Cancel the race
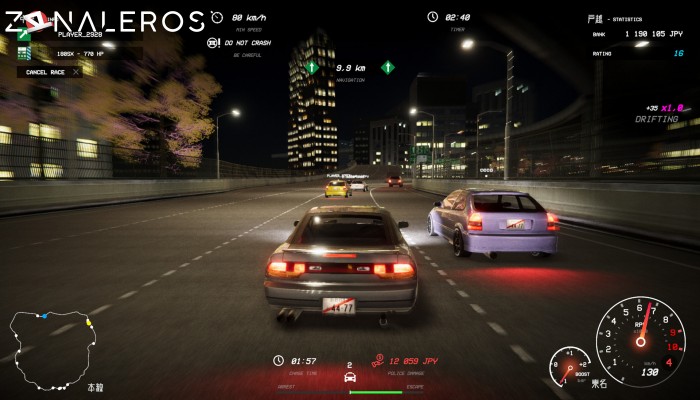The width and height of the screenshot is (700, 400). [50, 72]
